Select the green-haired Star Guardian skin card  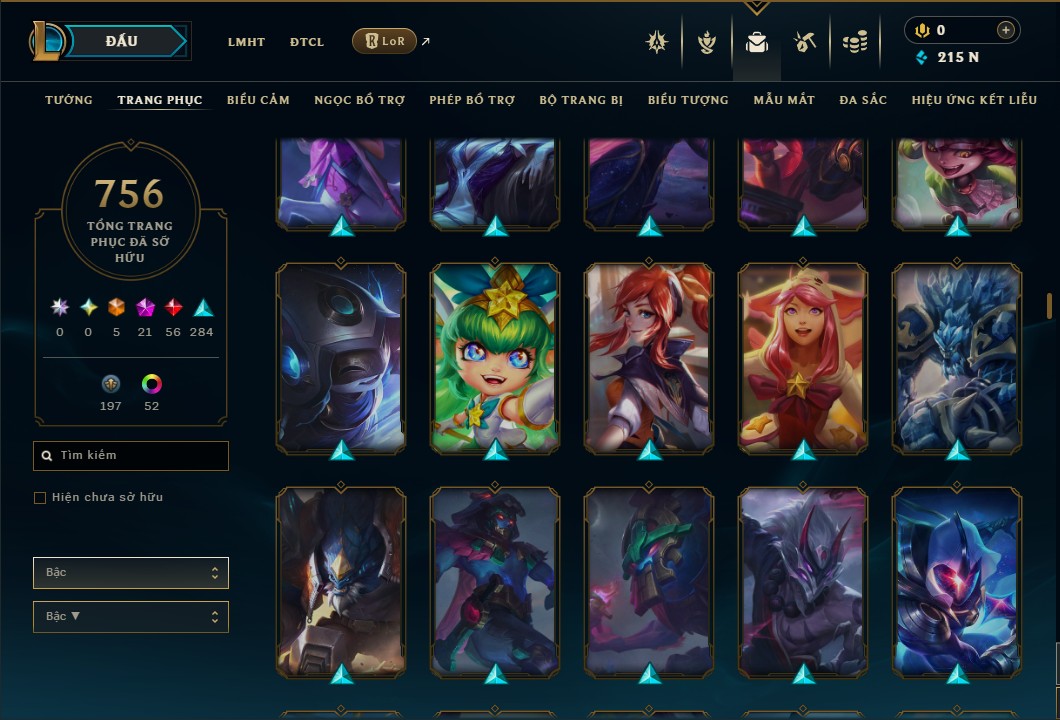click(496, 356)
